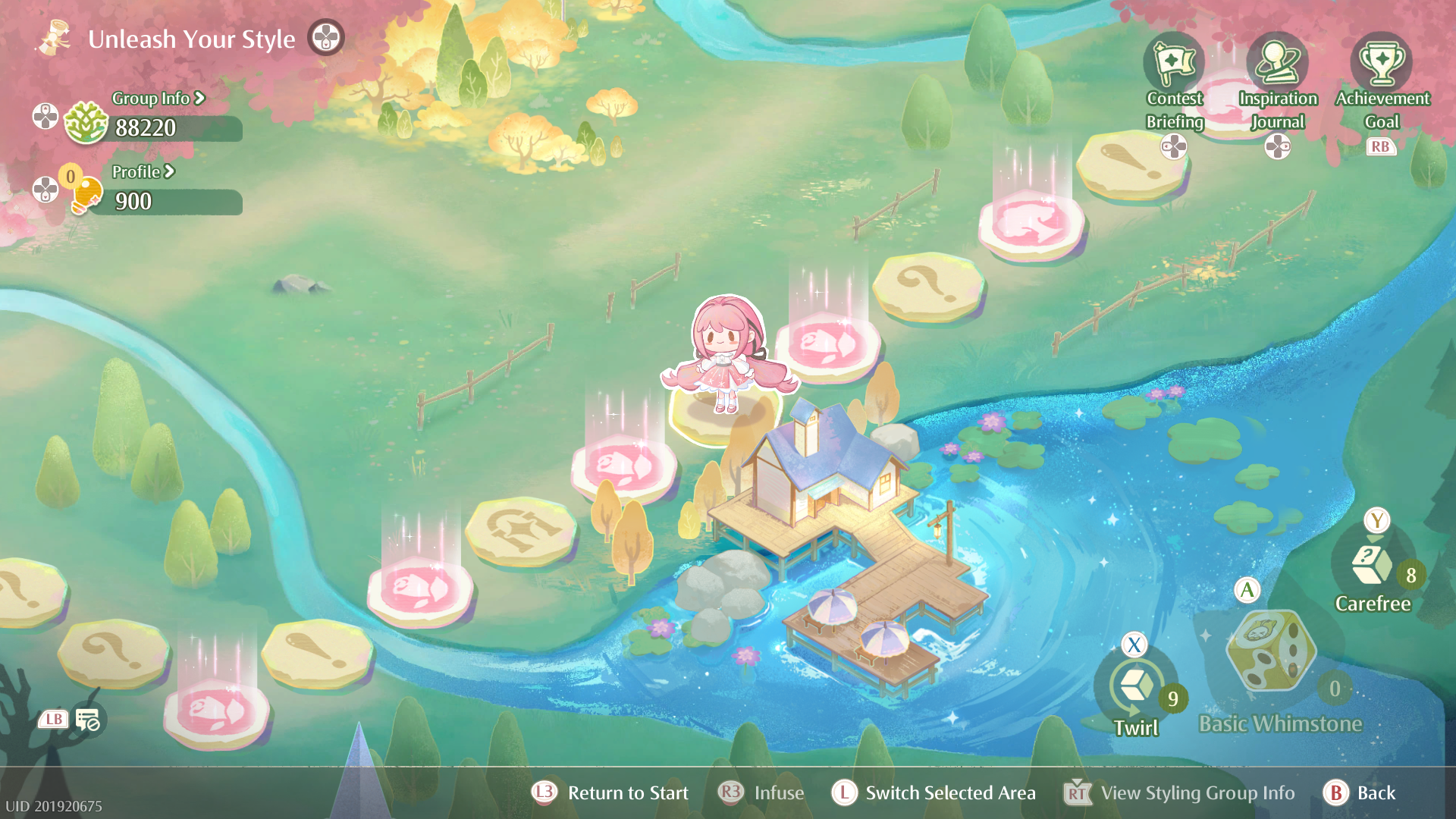Open the Profile panel
Image resolution: width=1456 pixels, height=819 pixels.
(x=143, y=172)
